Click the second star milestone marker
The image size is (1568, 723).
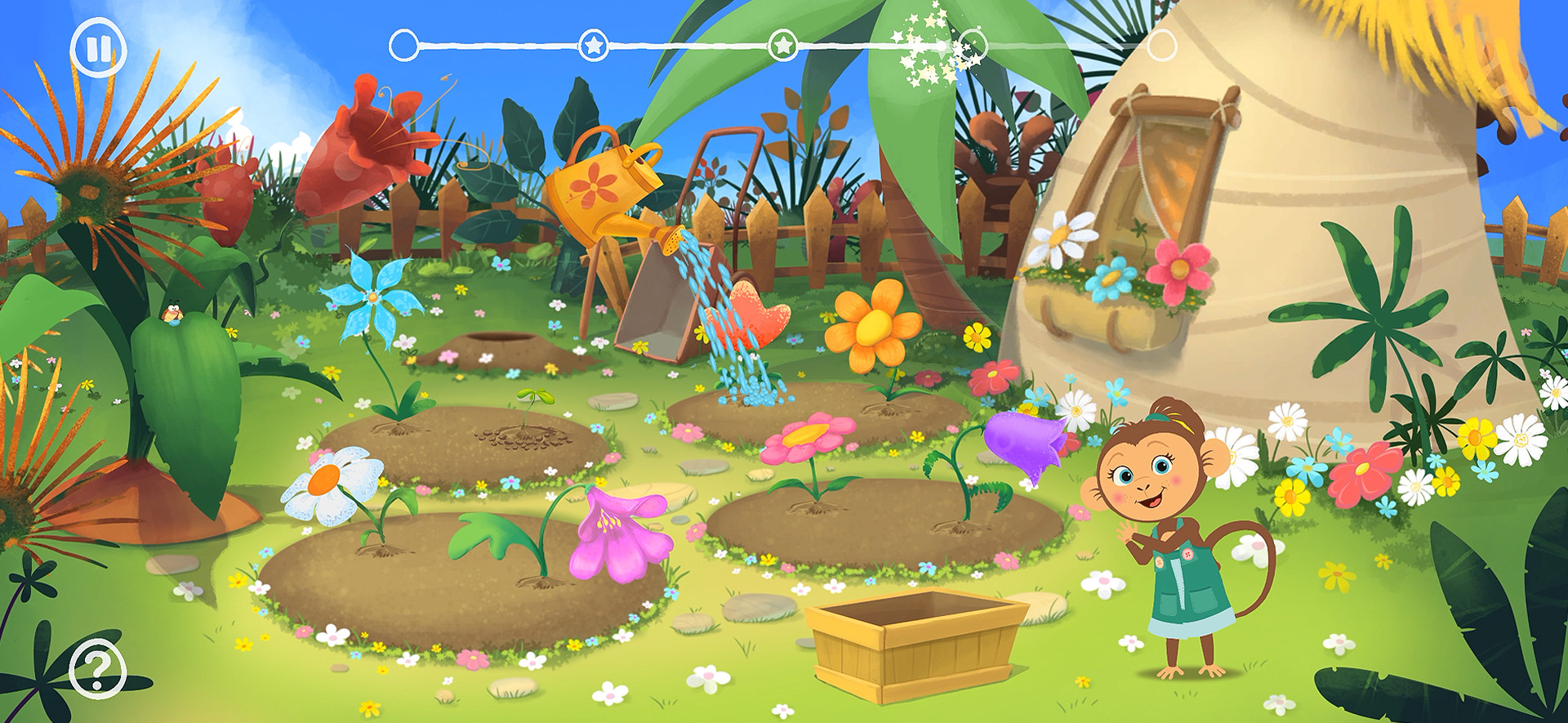pos(782,47)
